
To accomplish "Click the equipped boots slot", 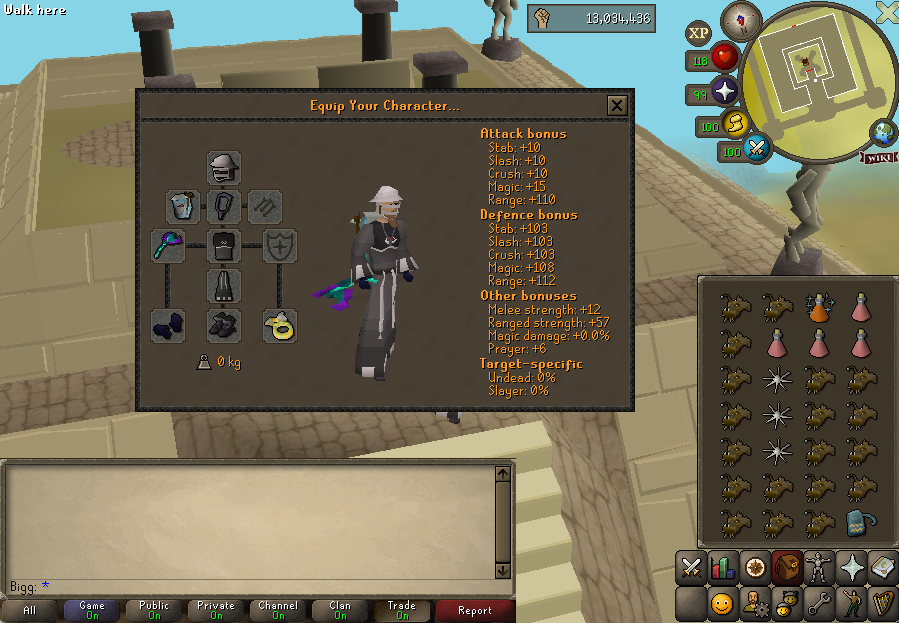I will pos(224,325).
